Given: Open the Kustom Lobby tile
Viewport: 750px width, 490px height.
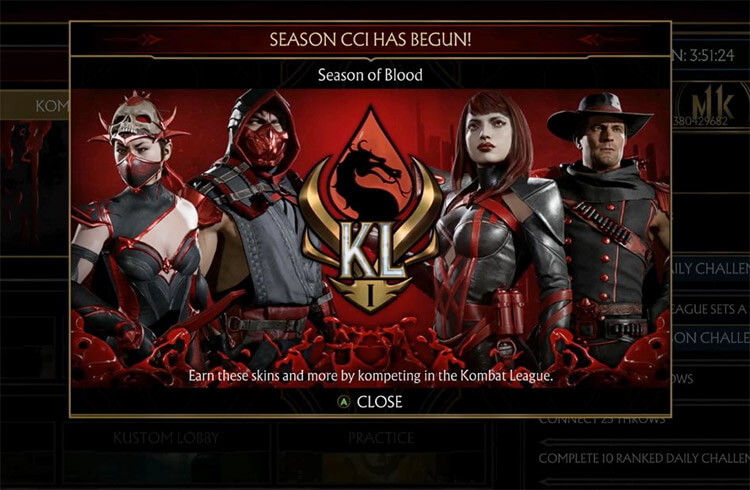Looking at the screenshot, I should coord(165,439).
